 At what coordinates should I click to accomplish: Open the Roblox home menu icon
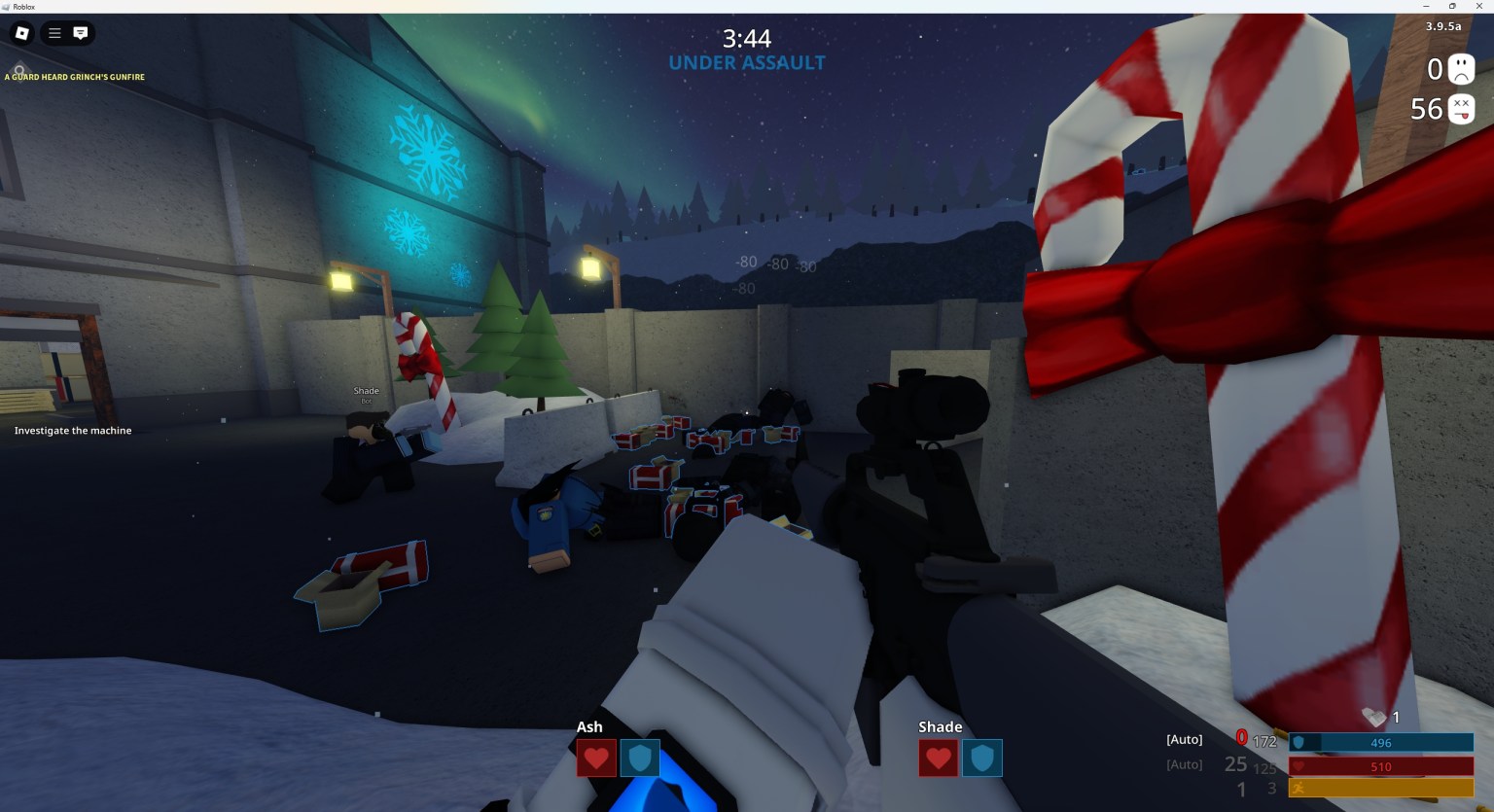tap(19, 33)
